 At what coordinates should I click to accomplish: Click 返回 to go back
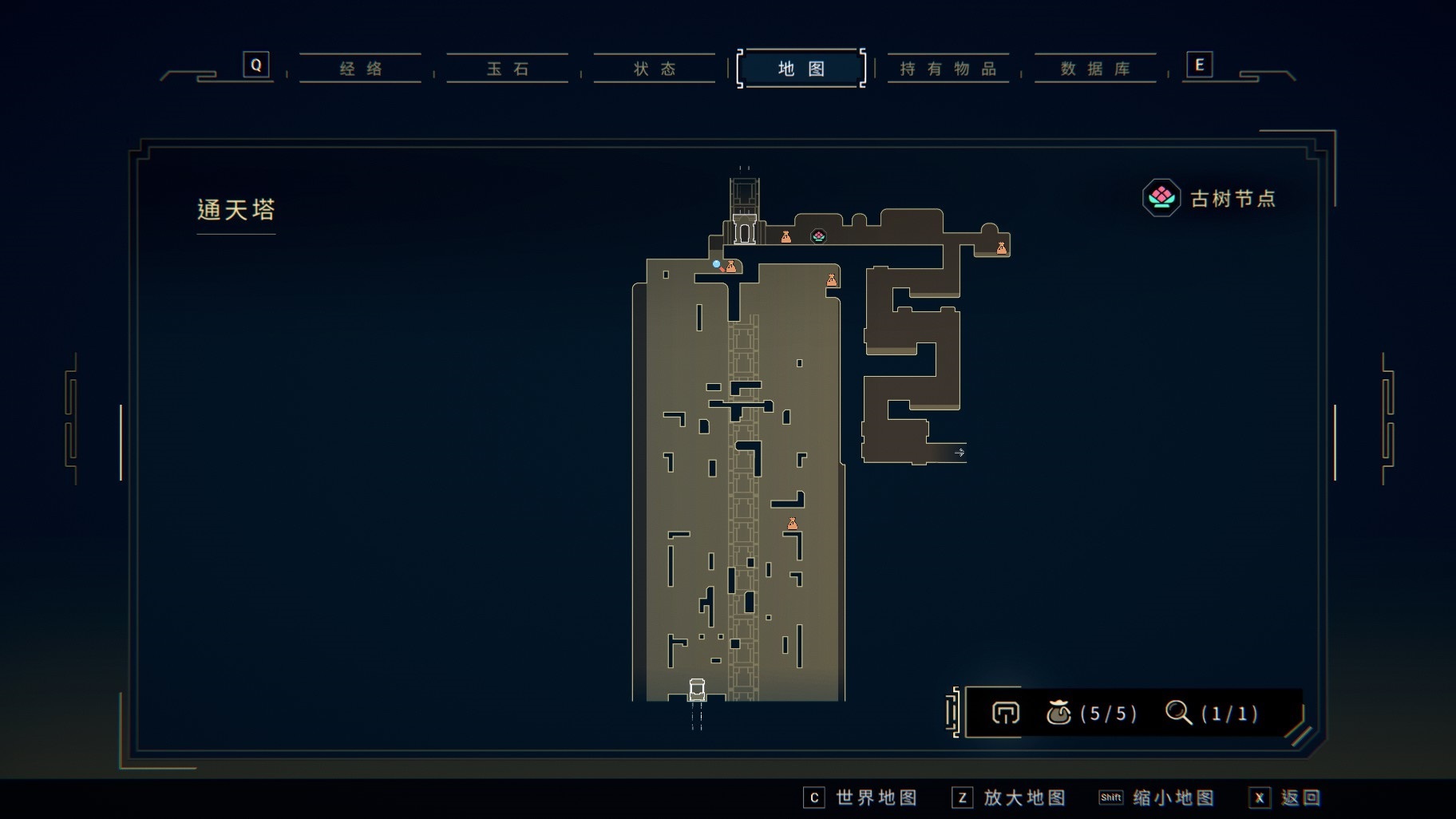point(1284,797)
